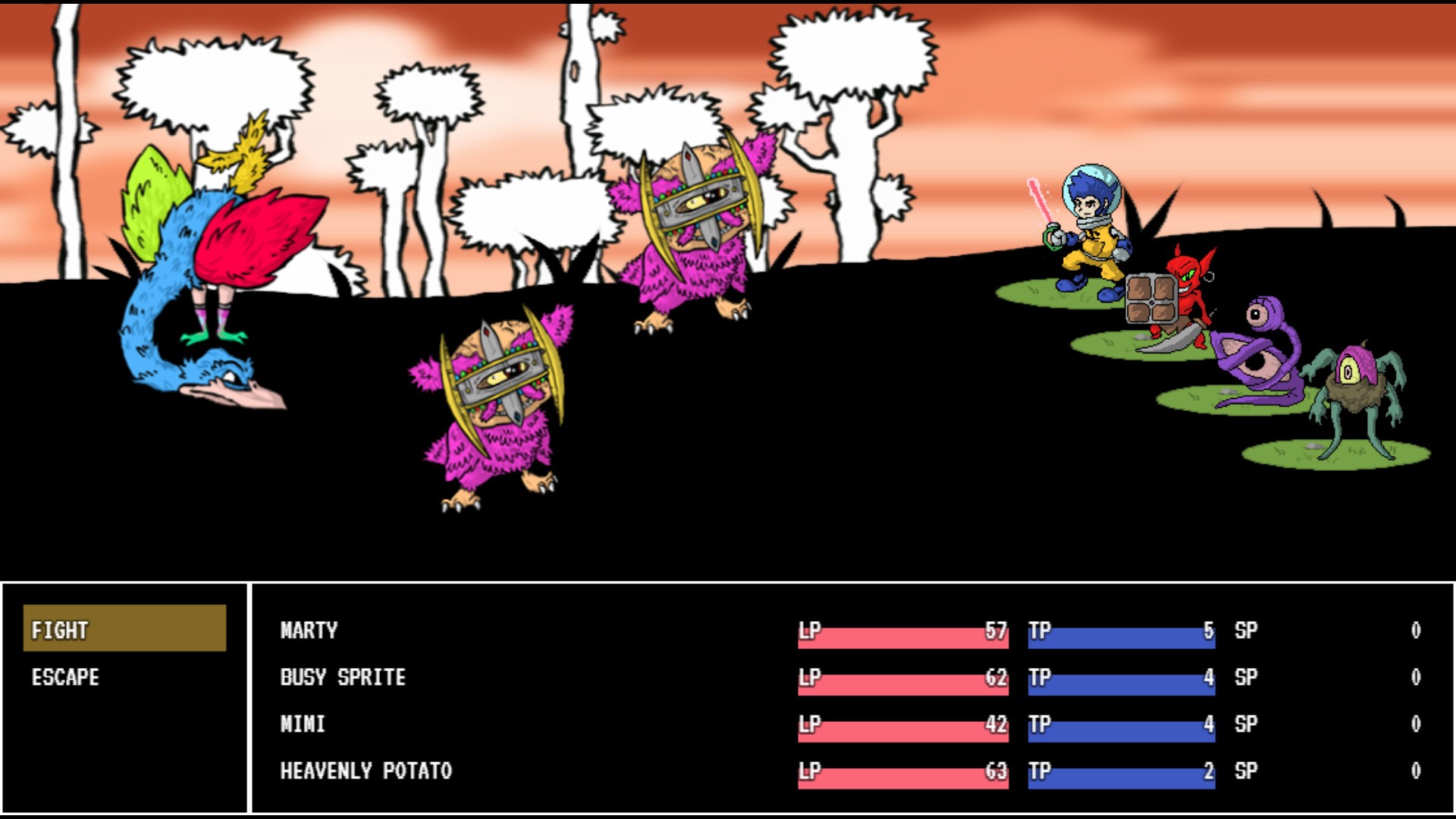
Task: Click Marty's bubble space helmet
Action: coord(1092,190)
